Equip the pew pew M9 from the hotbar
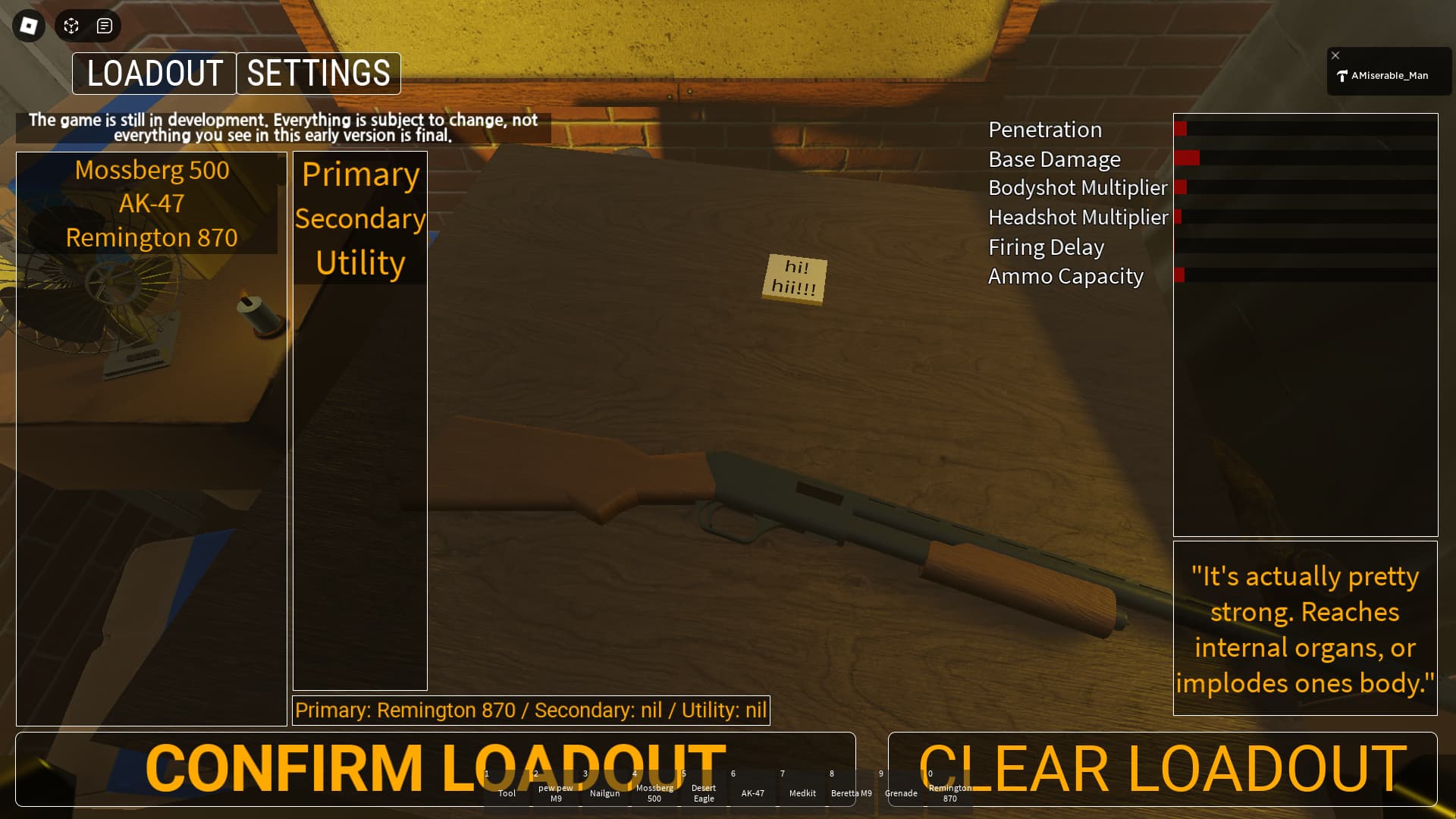This screenshot has width=1456, height=819. click(556, 792)
